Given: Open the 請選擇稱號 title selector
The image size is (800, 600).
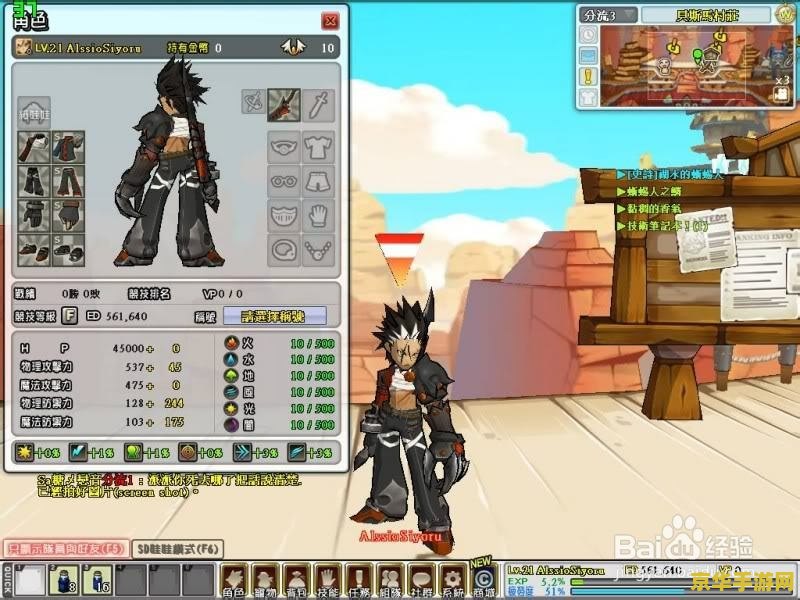Looking at the screenshot, I should coord(273,316).
